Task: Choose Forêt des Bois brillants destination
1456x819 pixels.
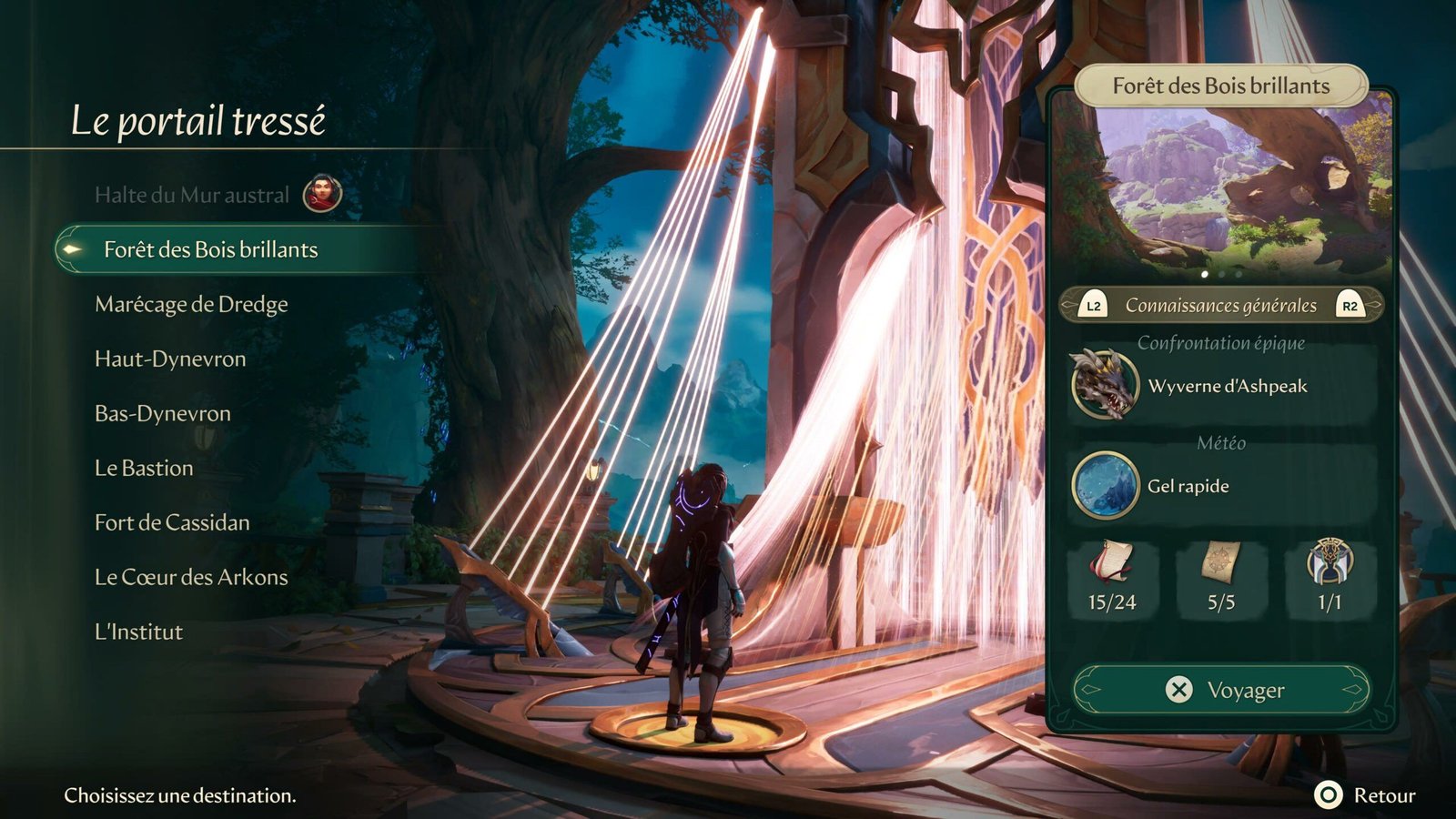Action: click(x=210, y=249)
